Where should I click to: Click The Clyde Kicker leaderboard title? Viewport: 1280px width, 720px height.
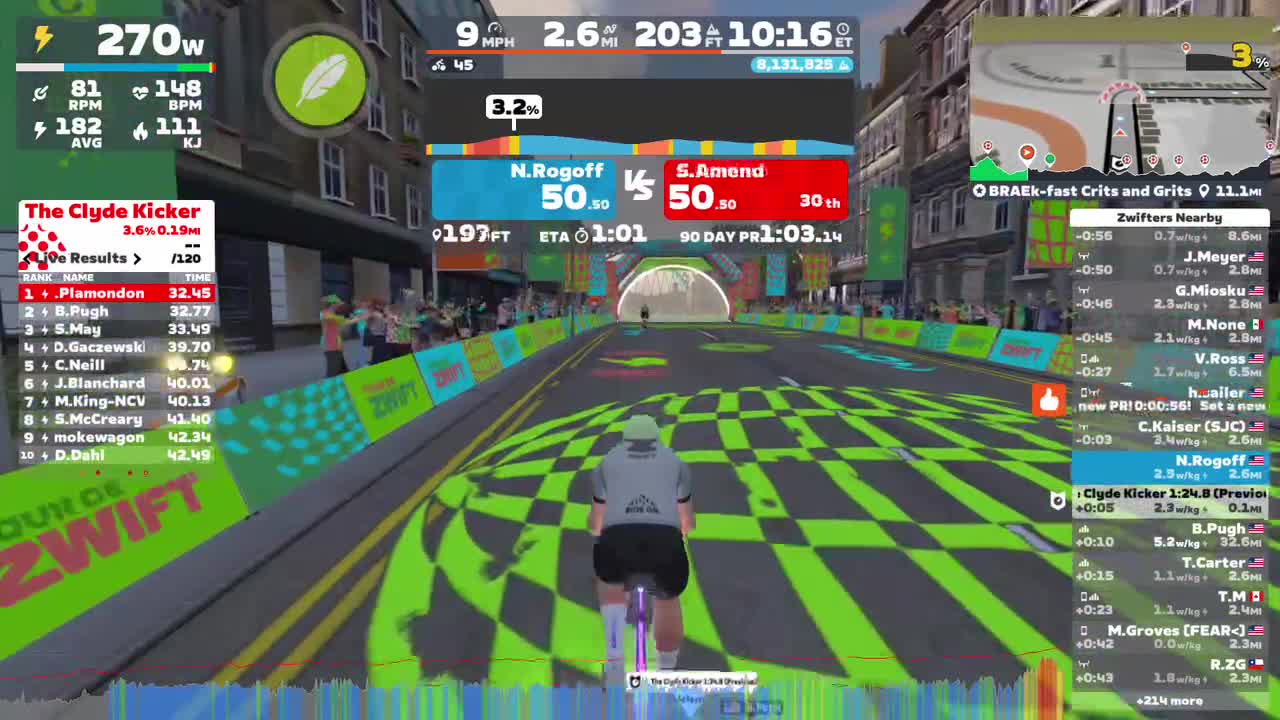[114, 211]
